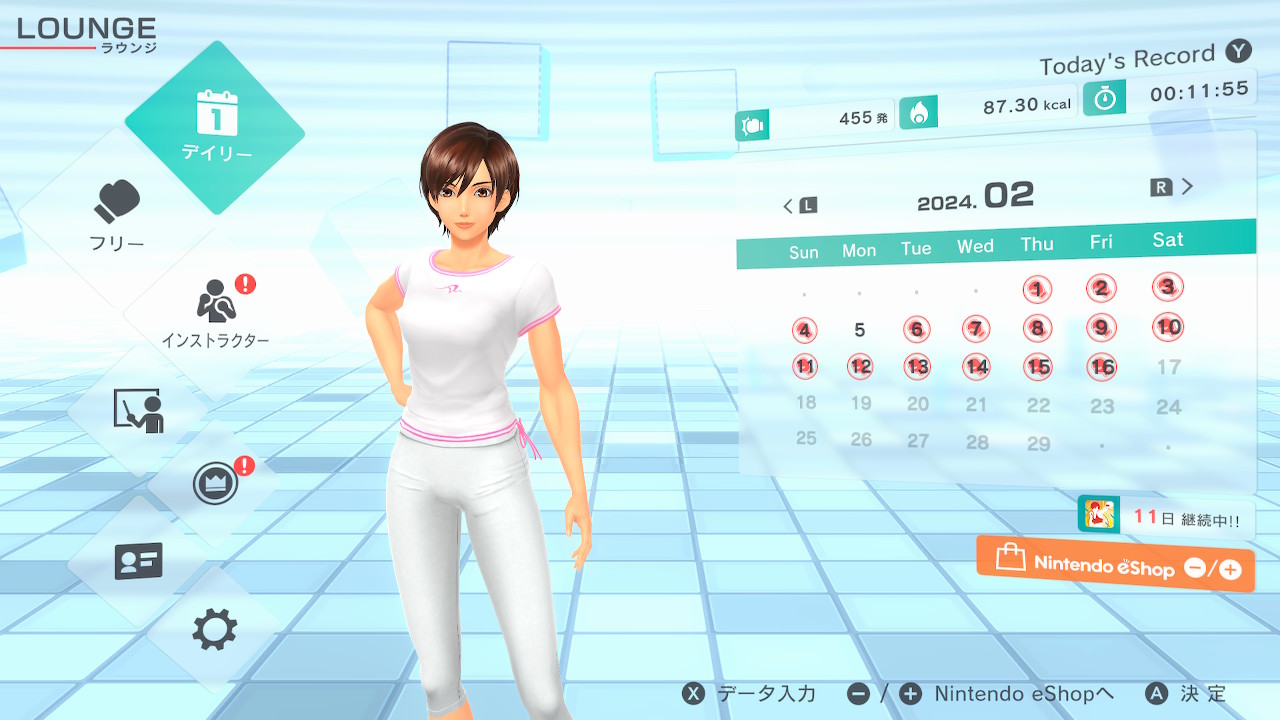
Task: Open the gear settings tile
Action: tap(215, 630)
